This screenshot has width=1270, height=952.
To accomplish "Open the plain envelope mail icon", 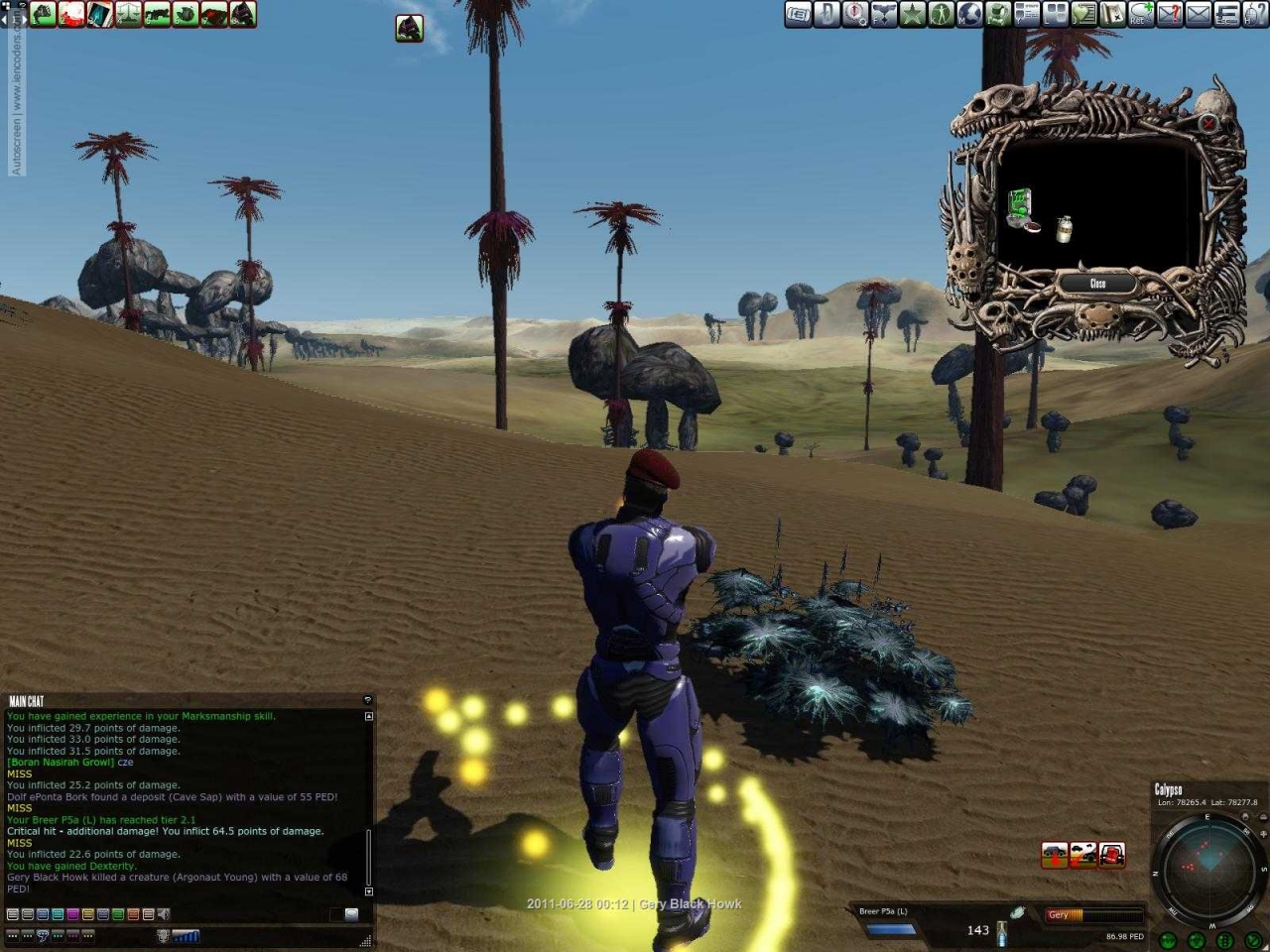I will point(1199,14).
